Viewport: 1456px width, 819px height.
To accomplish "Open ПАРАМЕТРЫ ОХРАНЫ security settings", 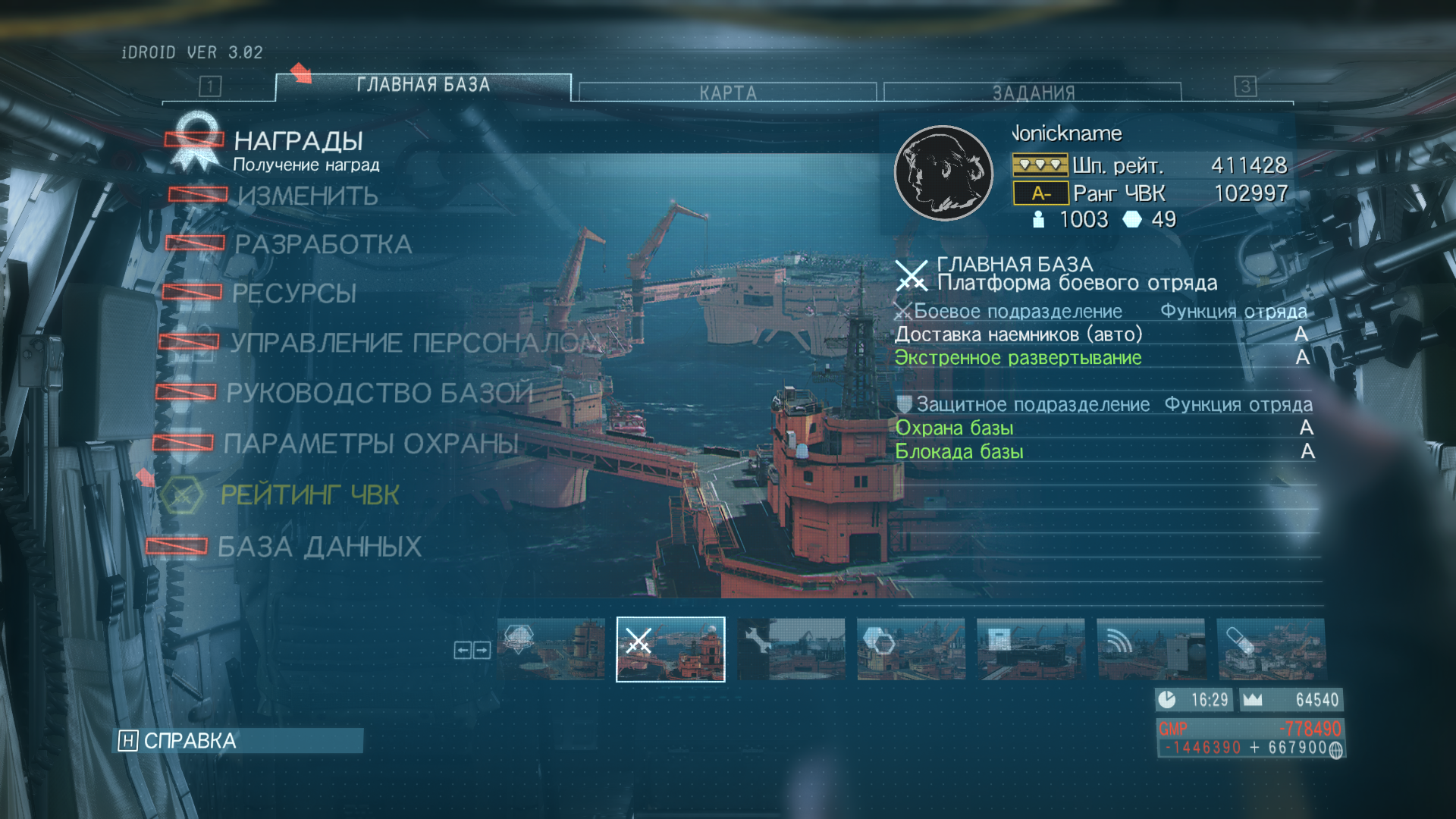I will pos(371,444).
